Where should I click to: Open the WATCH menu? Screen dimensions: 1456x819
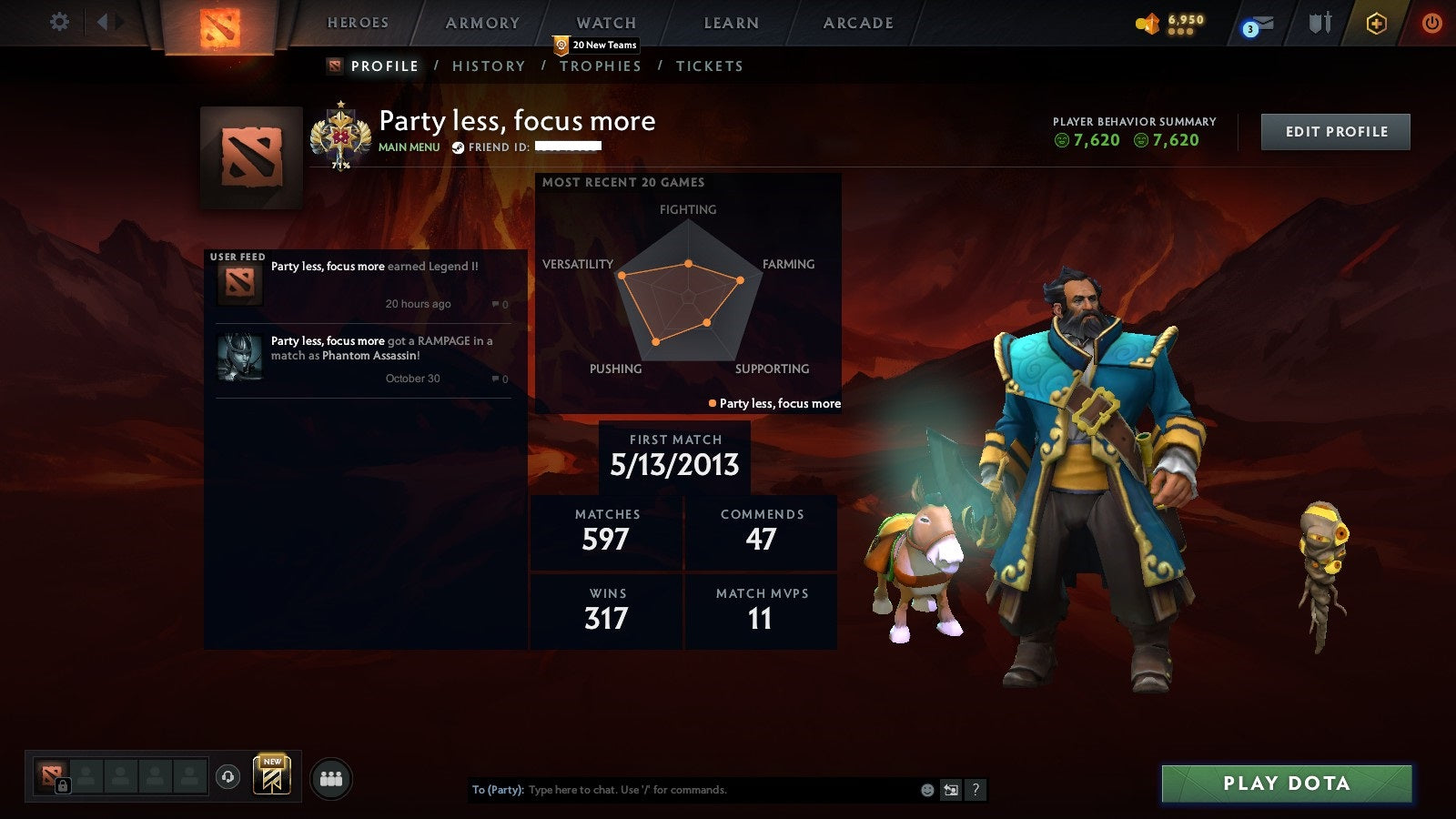605,23
